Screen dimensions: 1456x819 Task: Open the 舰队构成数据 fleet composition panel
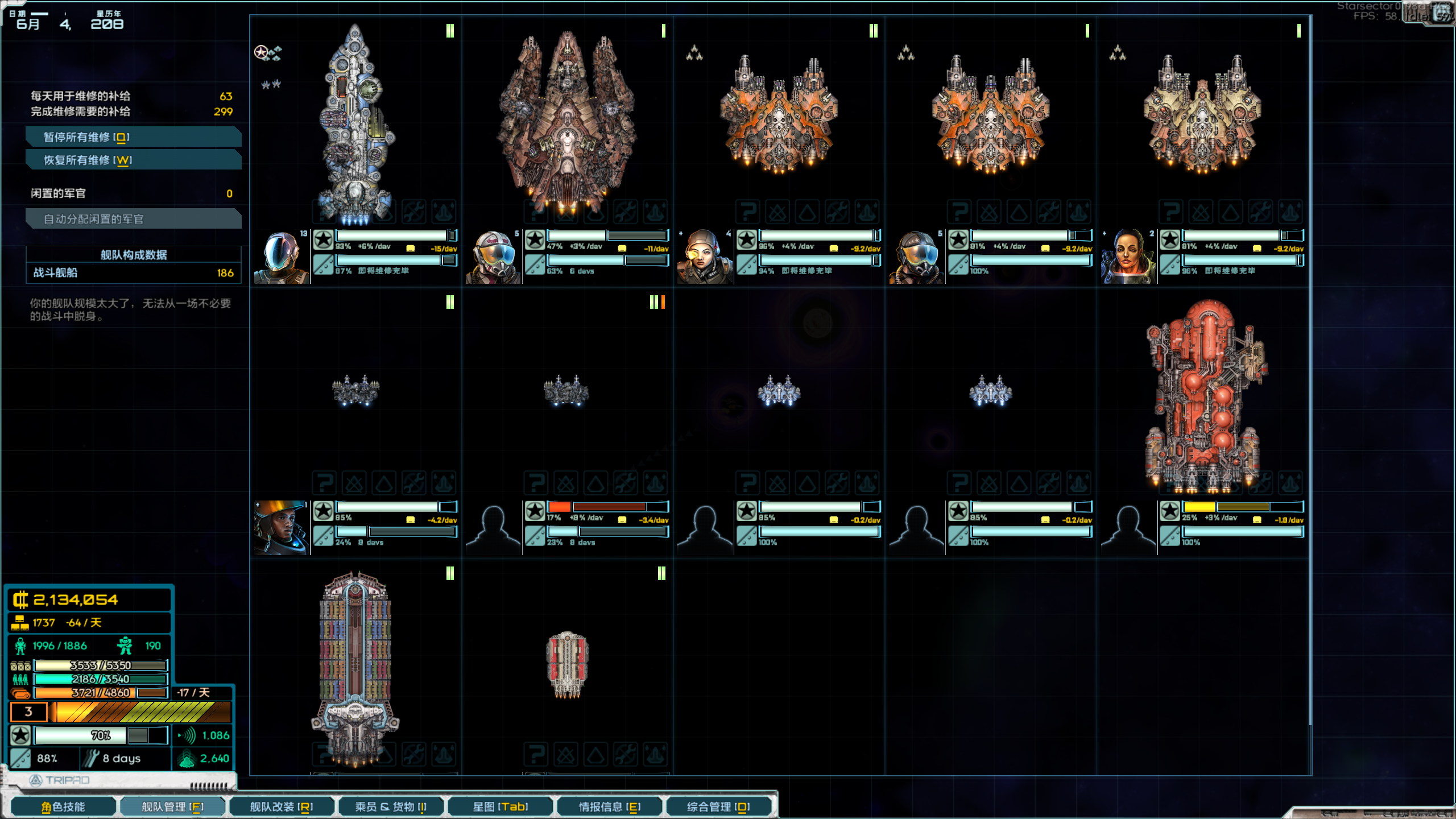pos(133,255)
